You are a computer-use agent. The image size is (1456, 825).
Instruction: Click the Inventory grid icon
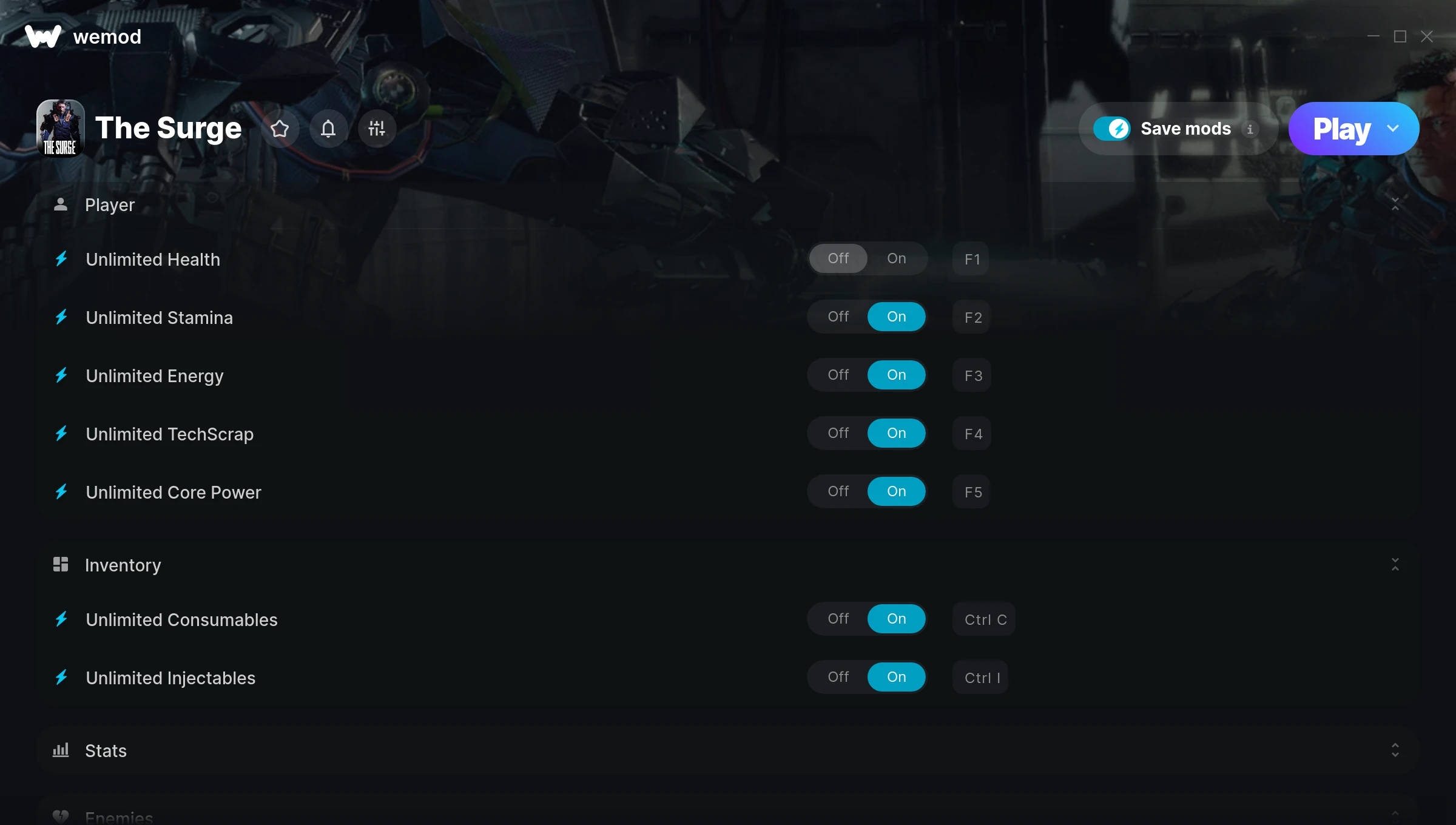[61, 565]
